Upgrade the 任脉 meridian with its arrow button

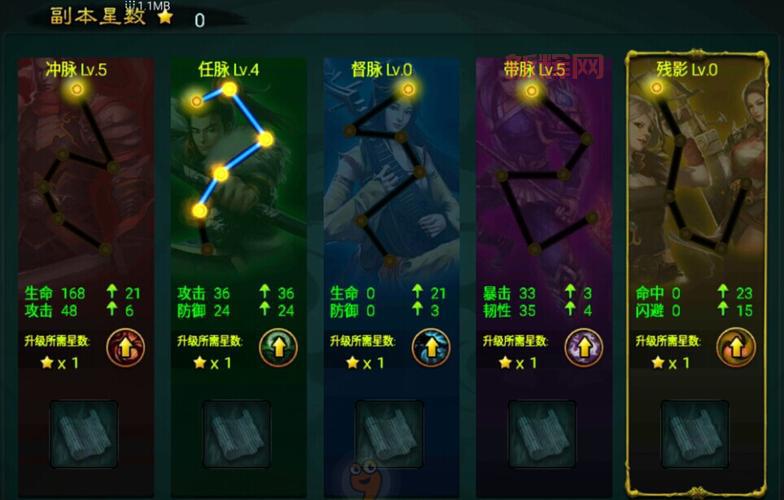pyautogui.click(x=278, y=348)
